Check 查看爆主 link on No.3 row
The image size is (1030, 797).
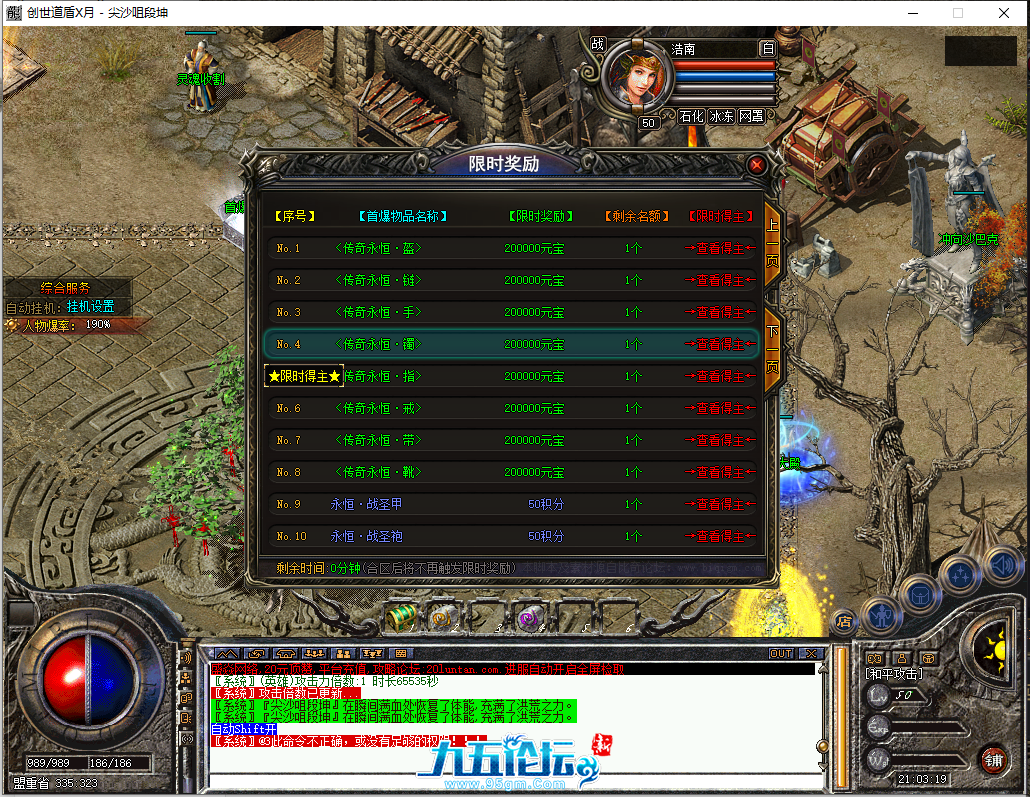click(719, 312)
